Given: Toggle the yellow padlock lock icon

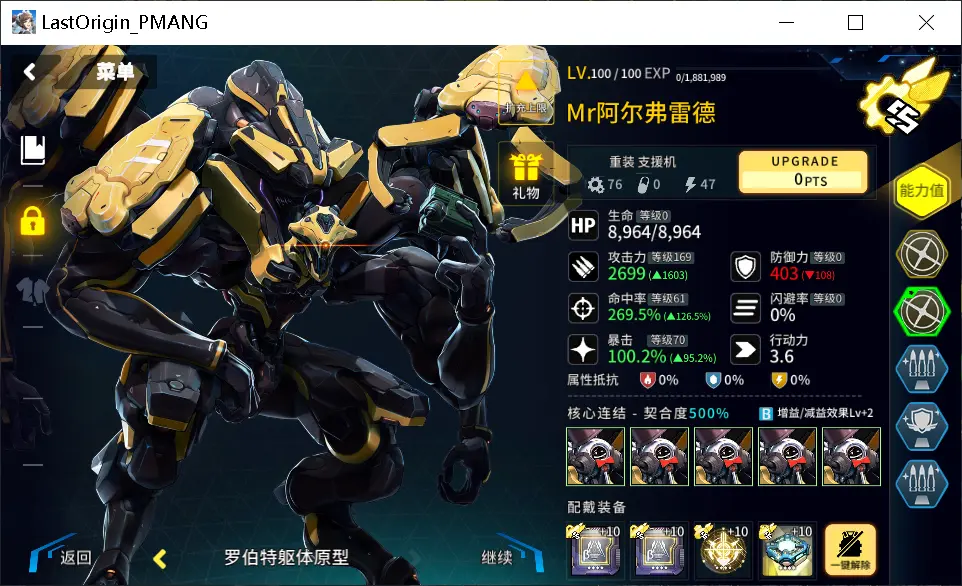Looking at the screenshot, I should (x=32, y=221).
